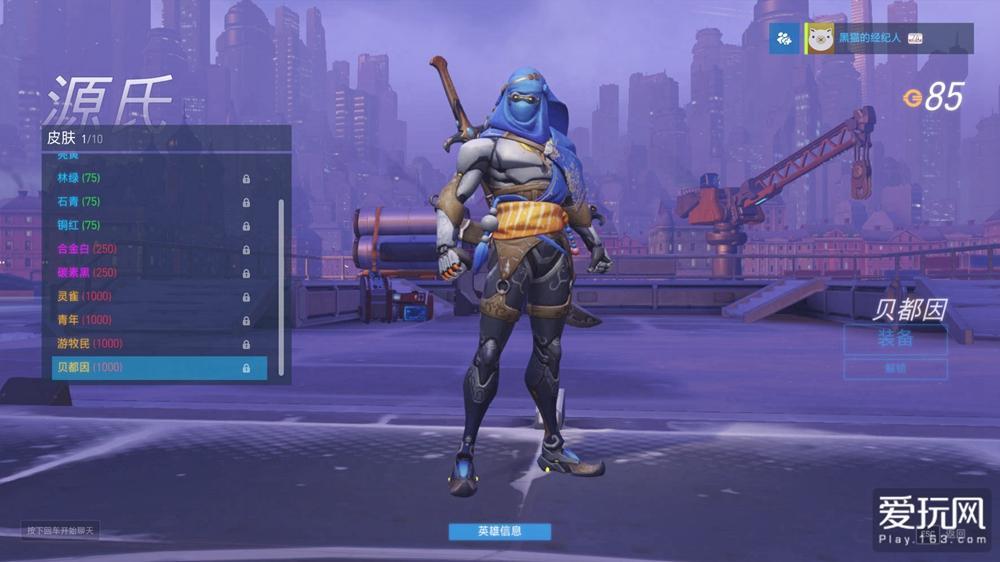Select the 林绿 skin in the list

click(150, 178)
